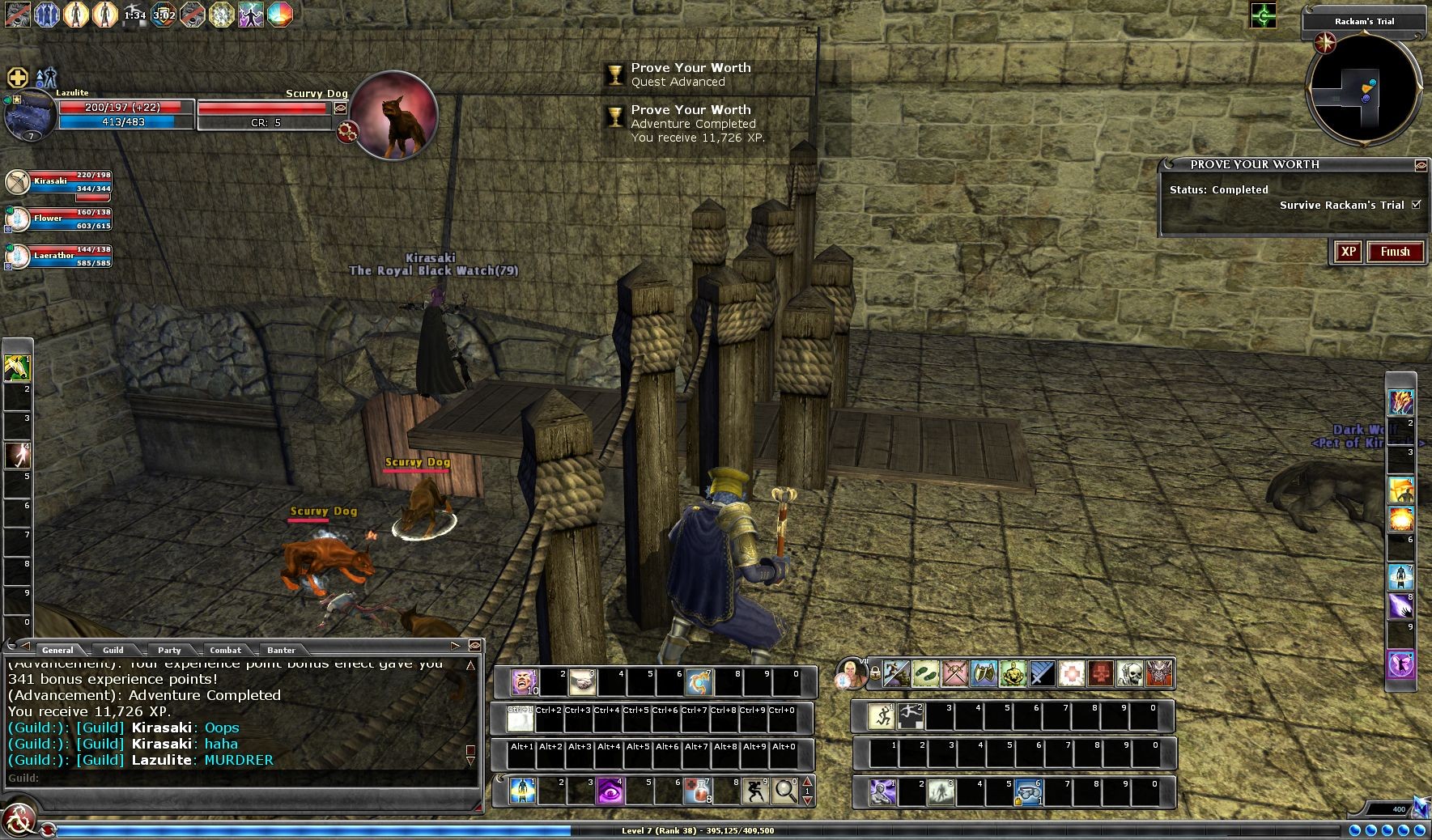Image resolution: width=1432 pixels, height=840 pixels.
Task: Activate the magnifying glass search ability
Action: [x=784, y=791]
